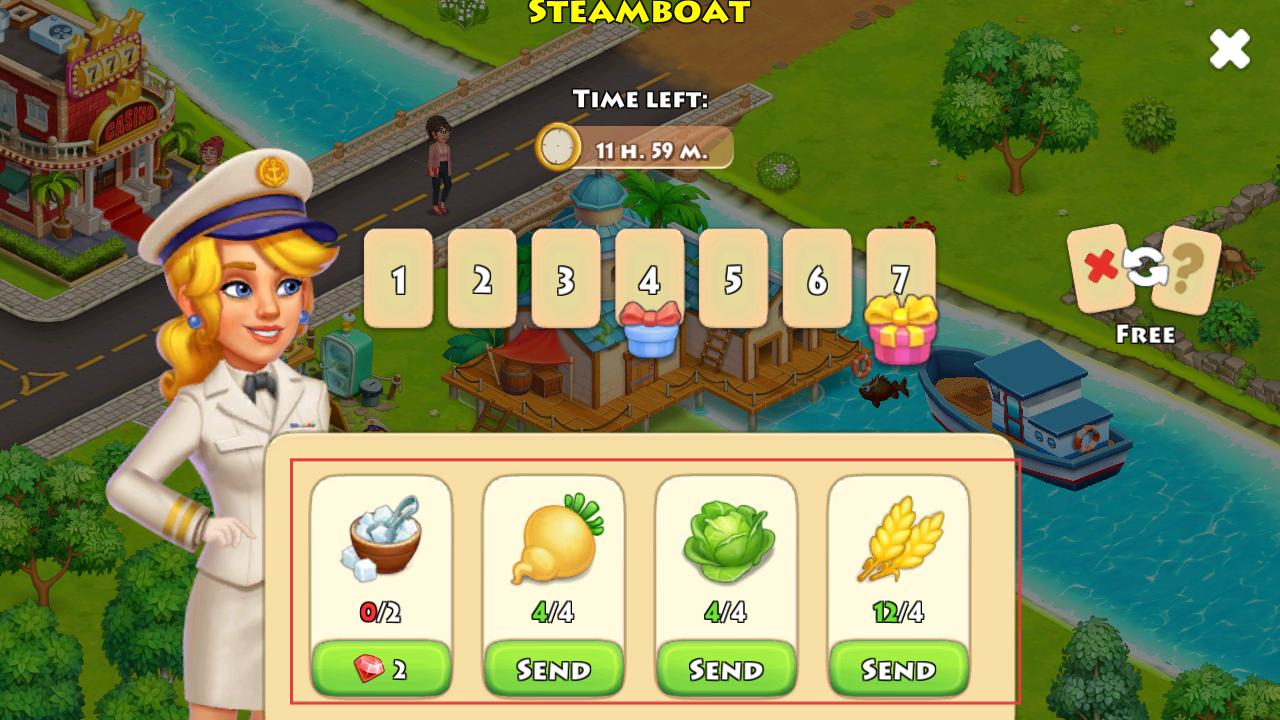Select the sugar bowl item
Image resolution: width=1280 pixels, height=720 pixels.
click(x=381, y=538)
